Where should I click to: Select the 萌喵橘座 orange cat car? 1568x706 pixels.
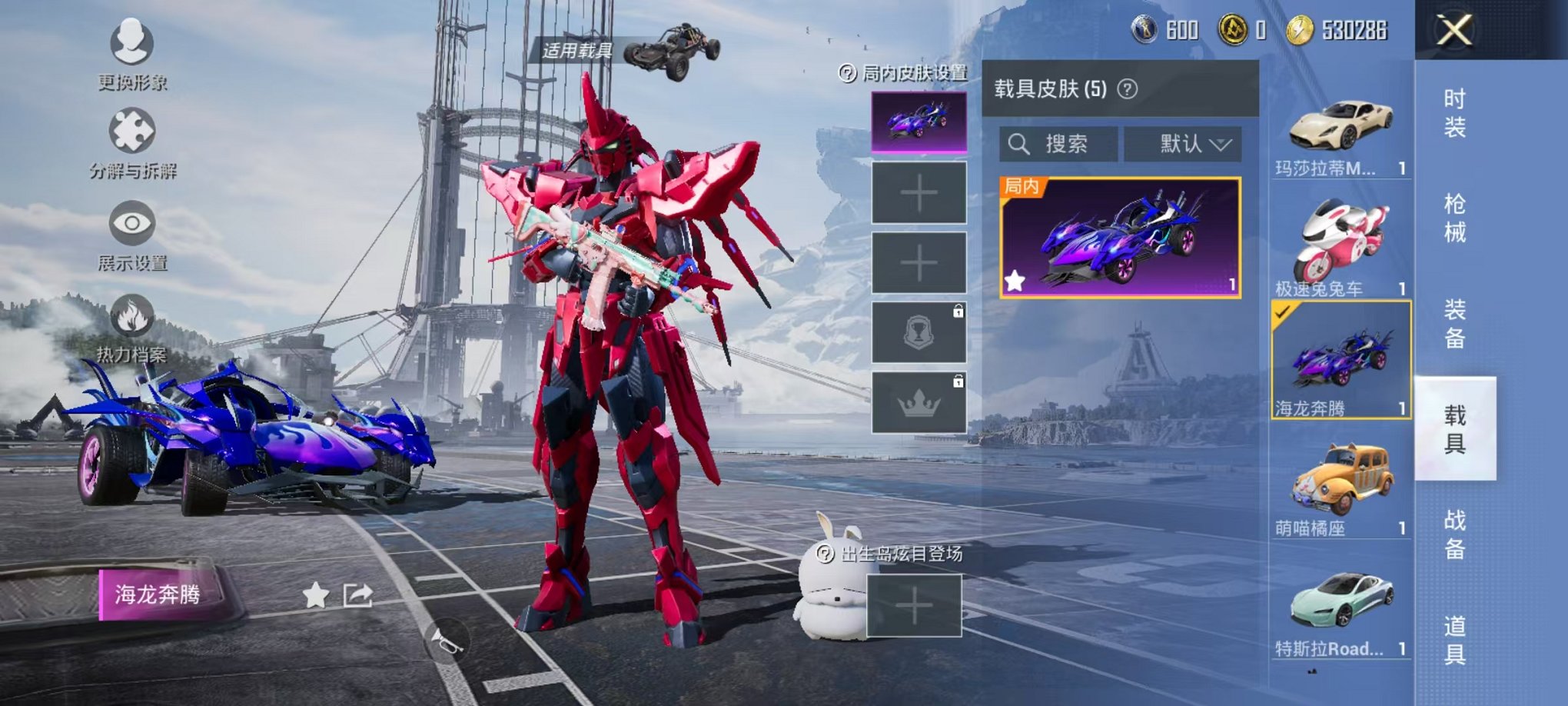pyautogui.click(x=1340, y=488)
